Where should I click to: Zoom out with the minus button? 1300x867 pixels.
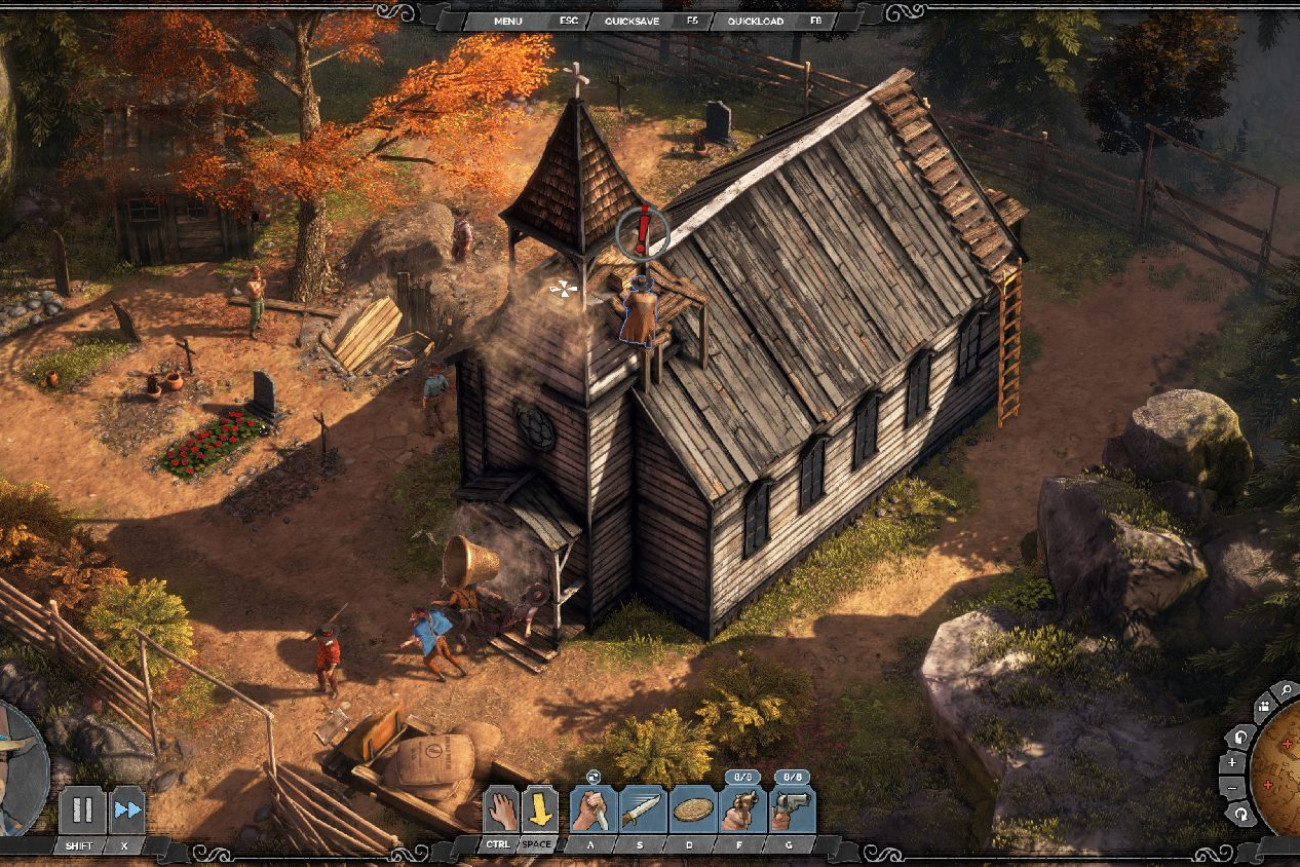pyautogui.click(x=1233, y=788)
